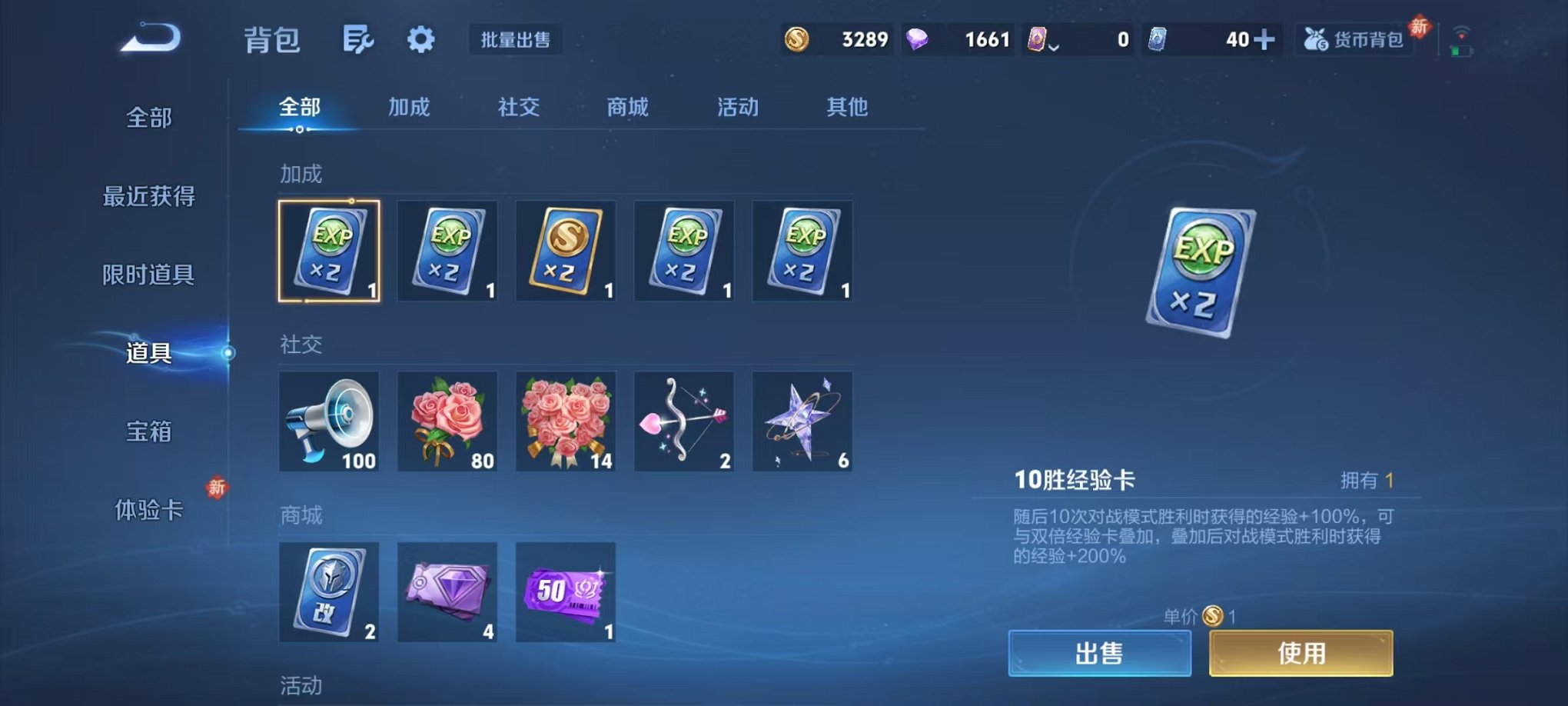This screenshot has width=1568, height=706.
Task: Switch to the 社交 tab
Action: tap(518, 108)
